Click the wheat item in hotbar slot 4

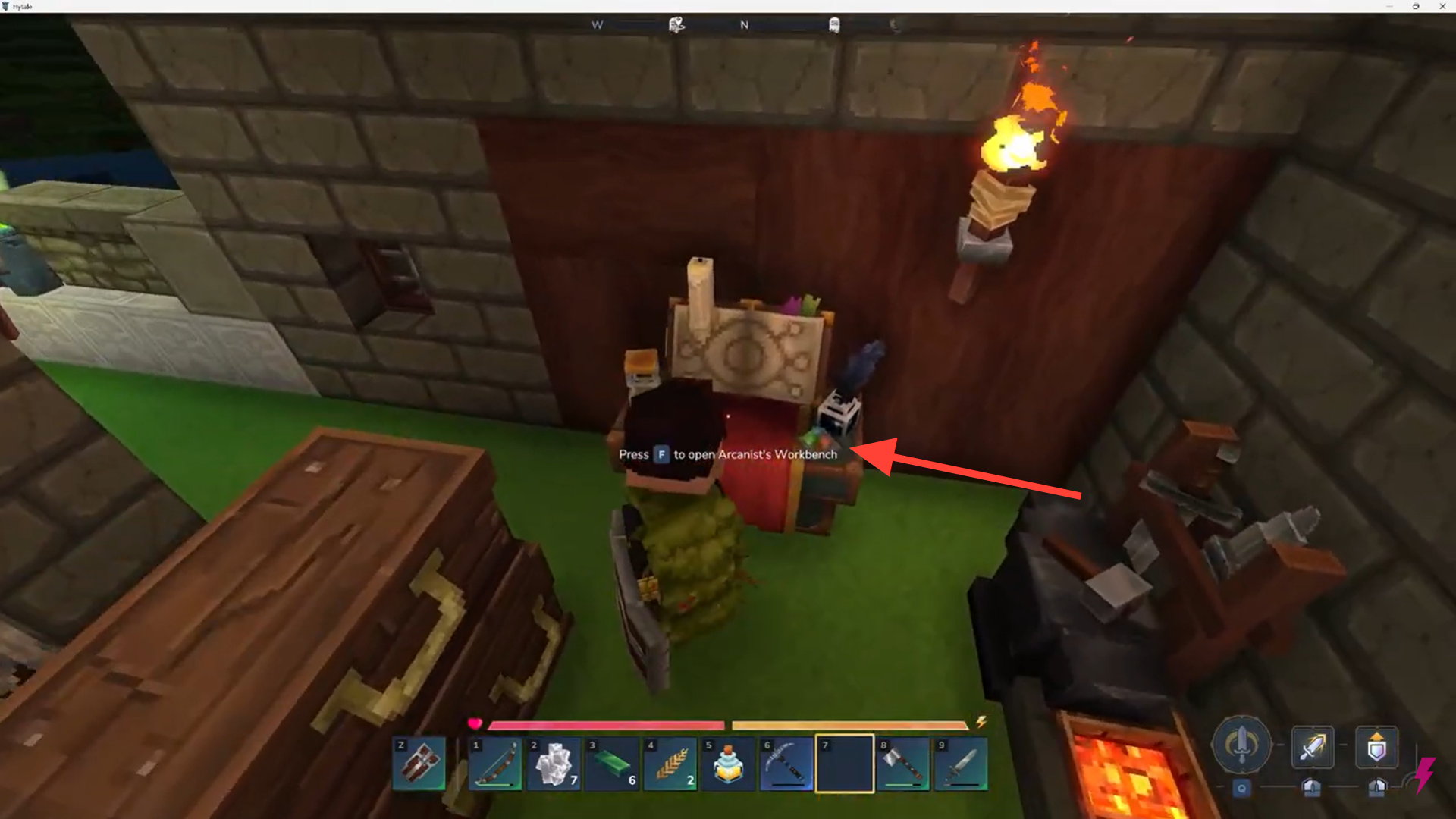(671, 764)
